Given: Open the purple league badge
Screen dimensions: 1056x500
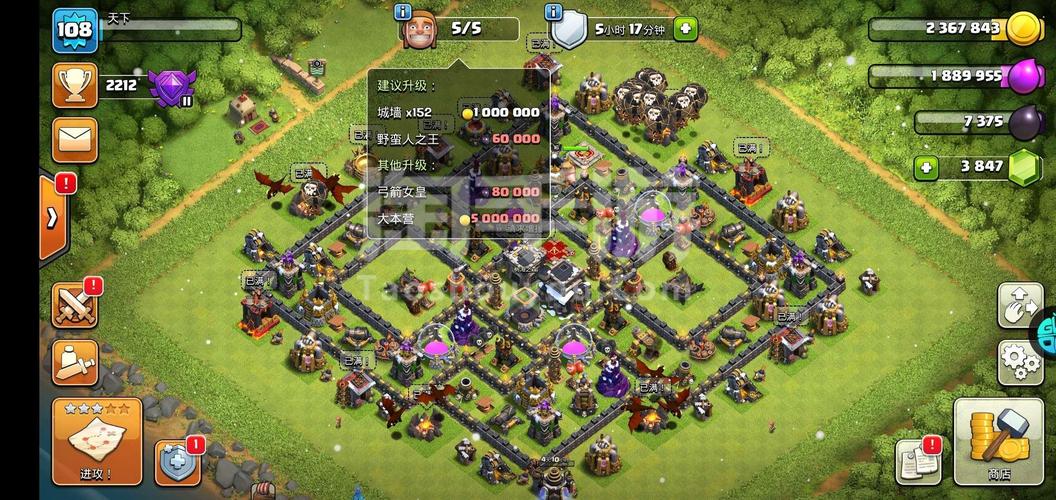Looking at the screenshot, I should pyautogui.click(x=170, y=88).
